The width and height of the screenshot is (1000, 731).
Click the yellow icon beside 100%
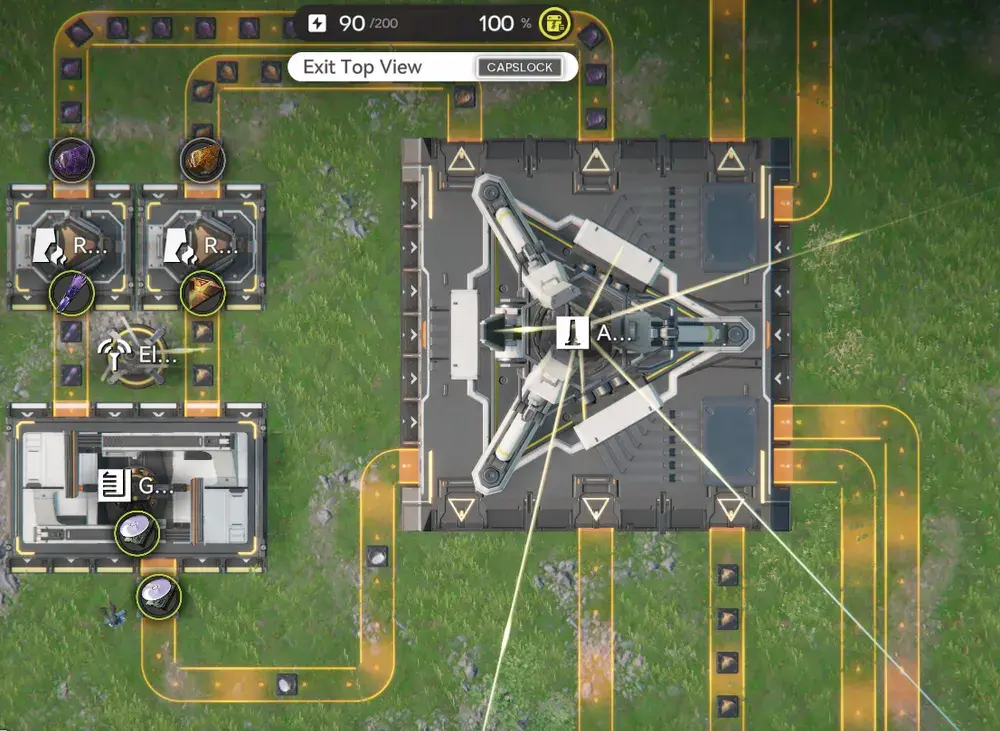tap(555, 23)
